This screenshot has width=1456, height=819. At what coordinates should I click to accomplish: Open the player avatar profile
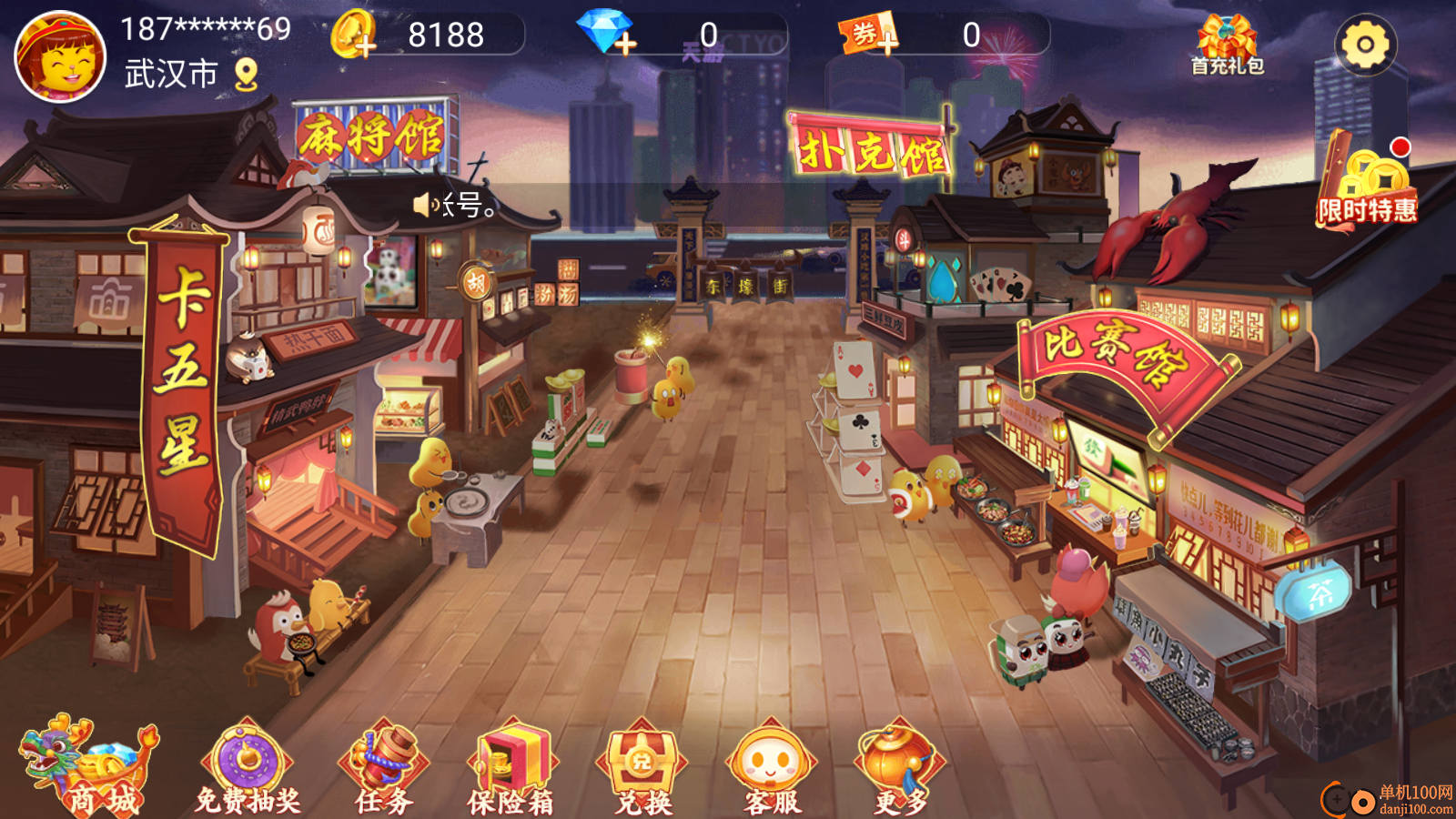click(x=61, y=56)
